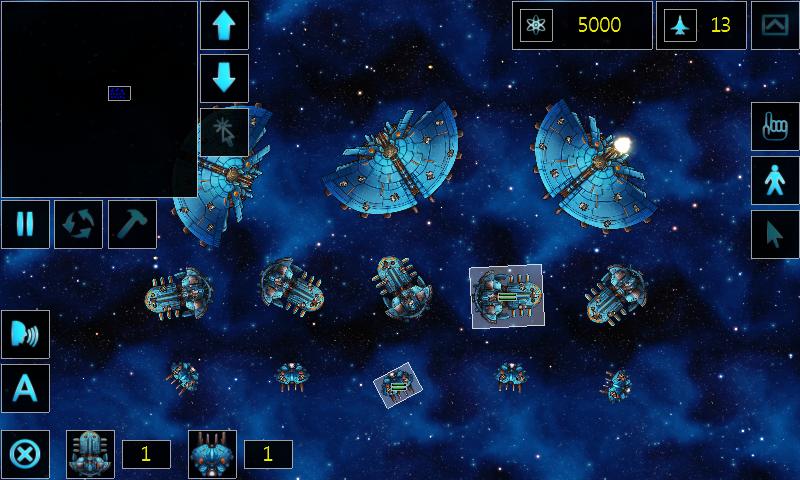Choose the small fighter unit portrait
This screenshot has width=800, height=480.
coord(213,454)
